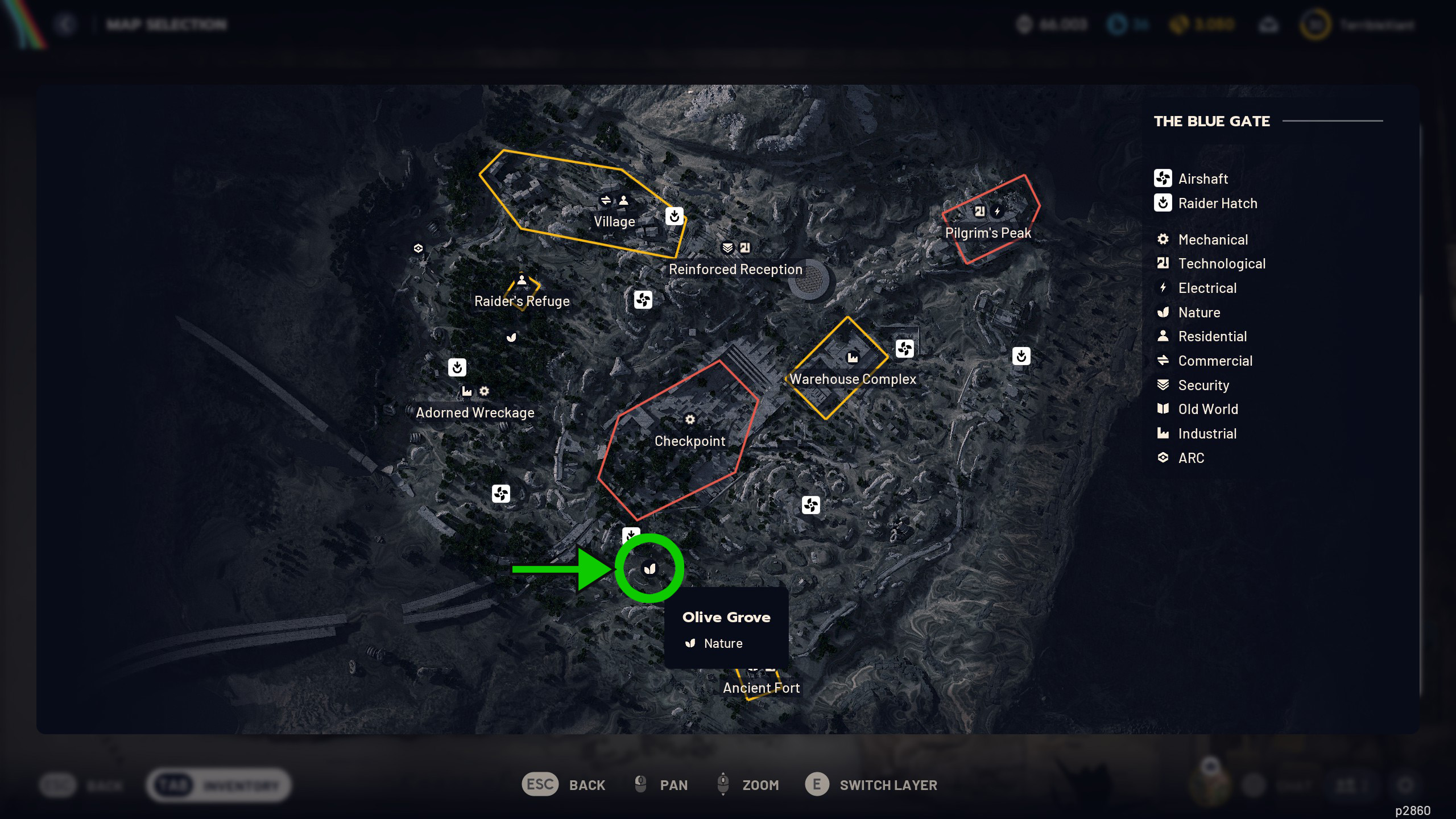Select the Security legend entry
The height and width of the screenshot is (819, 1456).
pyautogui.click(x=1203, y=385)
